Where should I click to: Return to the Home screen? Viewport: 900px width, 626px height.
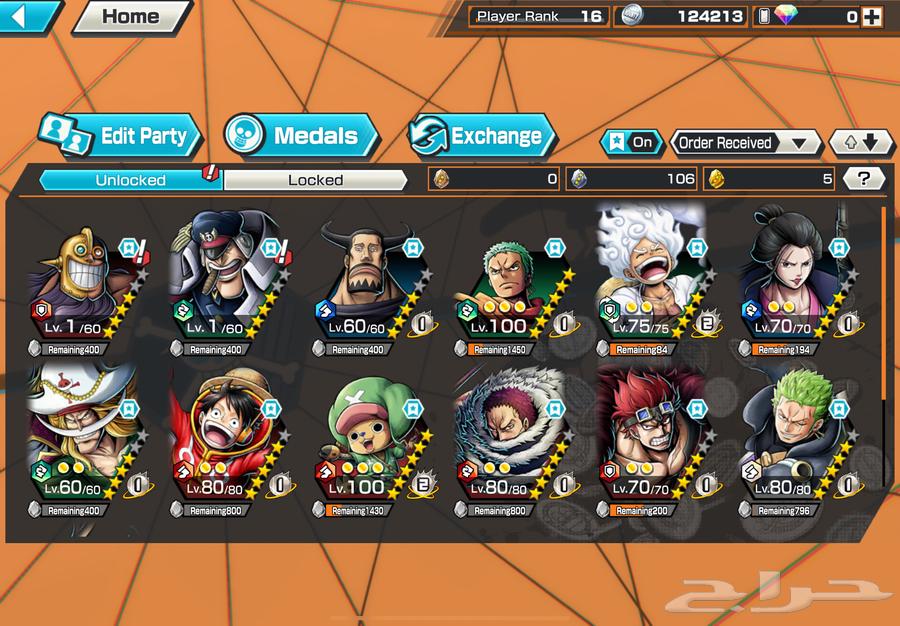tap(131, 16)
